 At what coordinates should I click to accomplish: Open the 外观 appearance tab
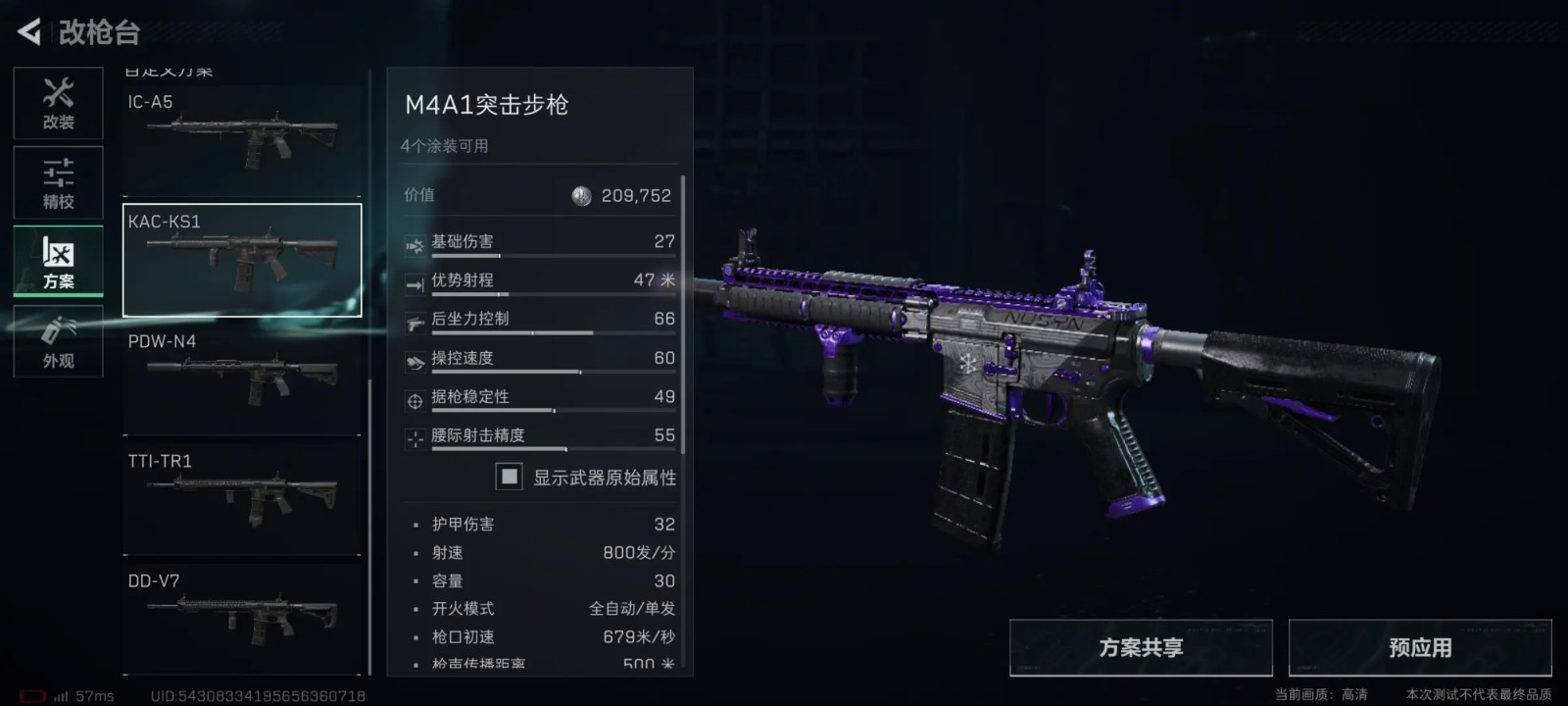click(x=58, y=342)
